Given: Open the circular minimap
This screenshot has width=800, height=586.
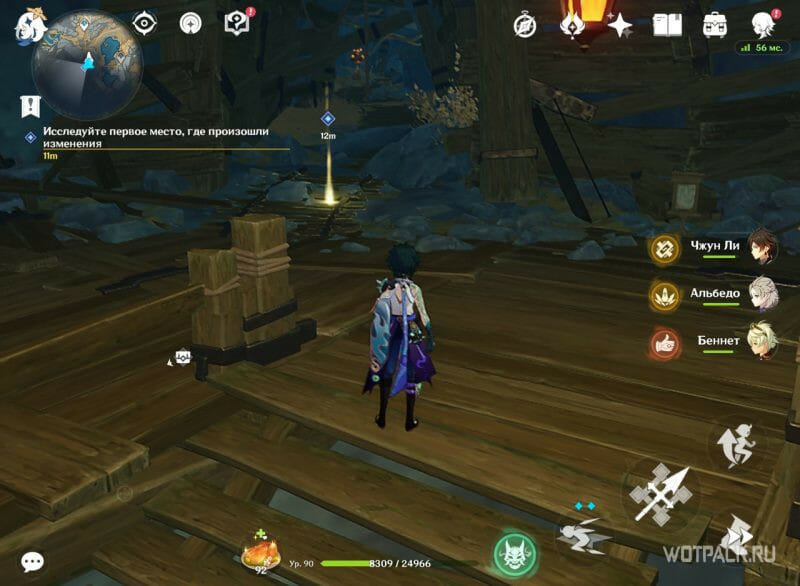Looking at the screenshot, I should tap(87, 66).
